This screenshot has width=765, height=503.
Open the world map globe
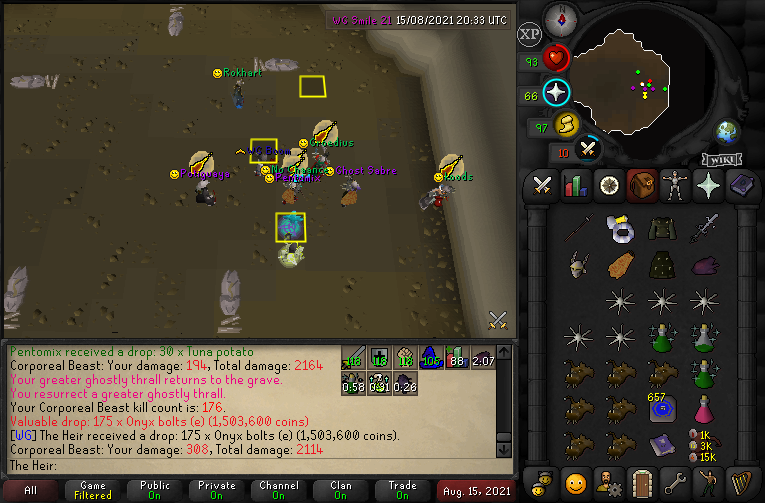[x=727, y=132]
